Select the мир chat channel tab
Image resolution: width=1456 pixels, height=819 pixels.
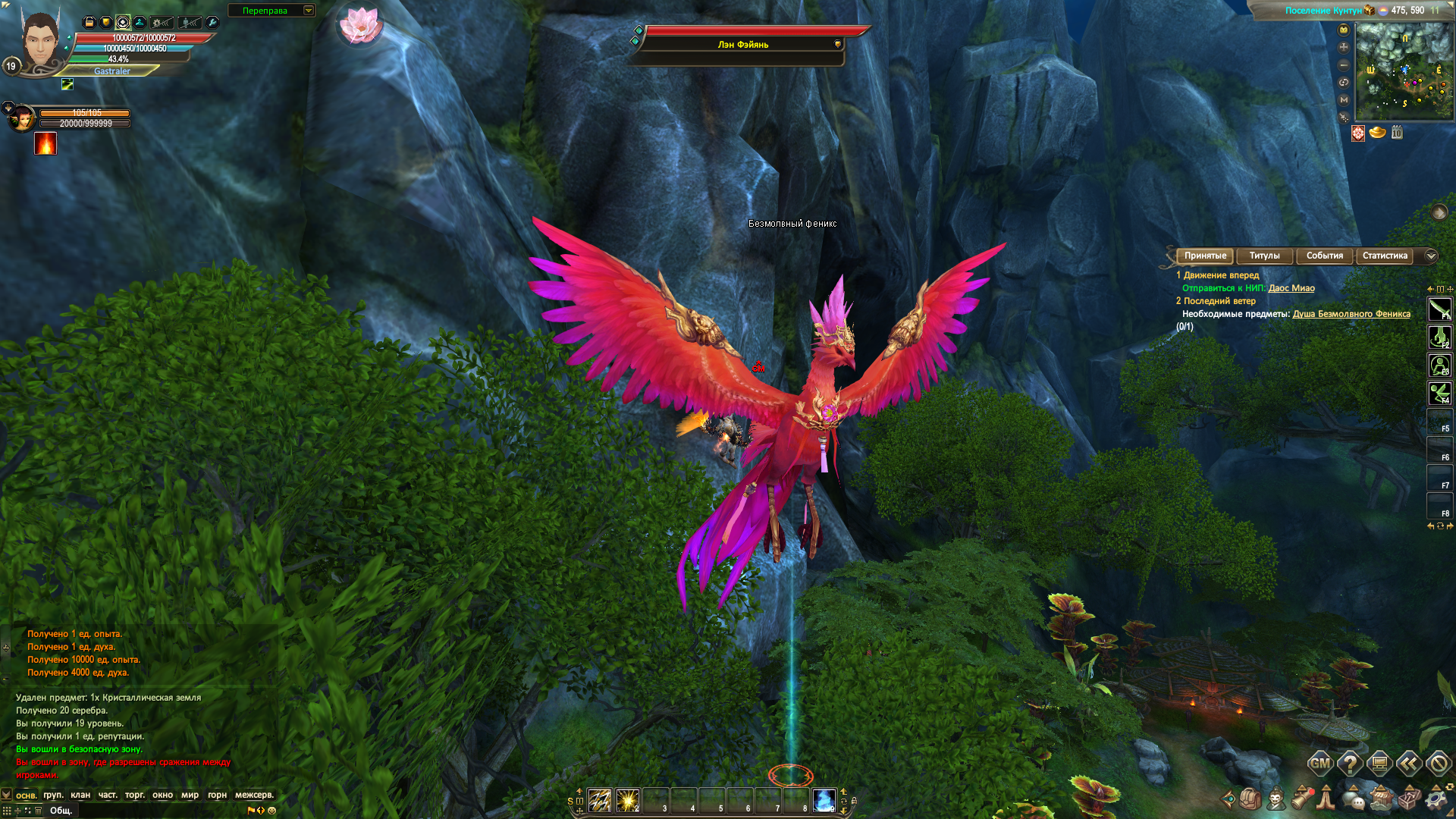tap(190, 795)
